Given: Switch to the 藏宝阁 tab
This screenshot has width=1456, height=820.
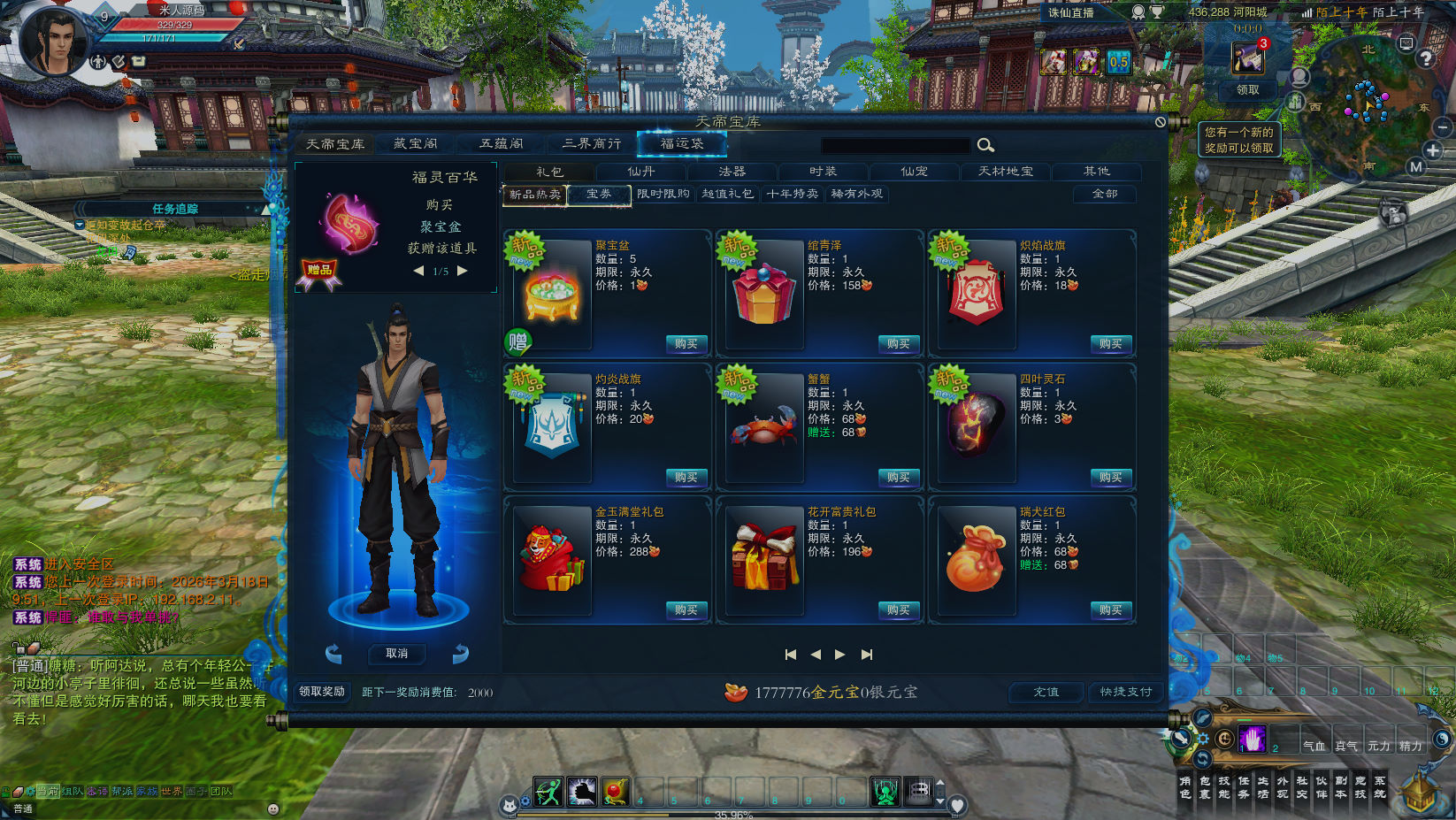Looking at the screenshot, I should click(x=415, y=143).
